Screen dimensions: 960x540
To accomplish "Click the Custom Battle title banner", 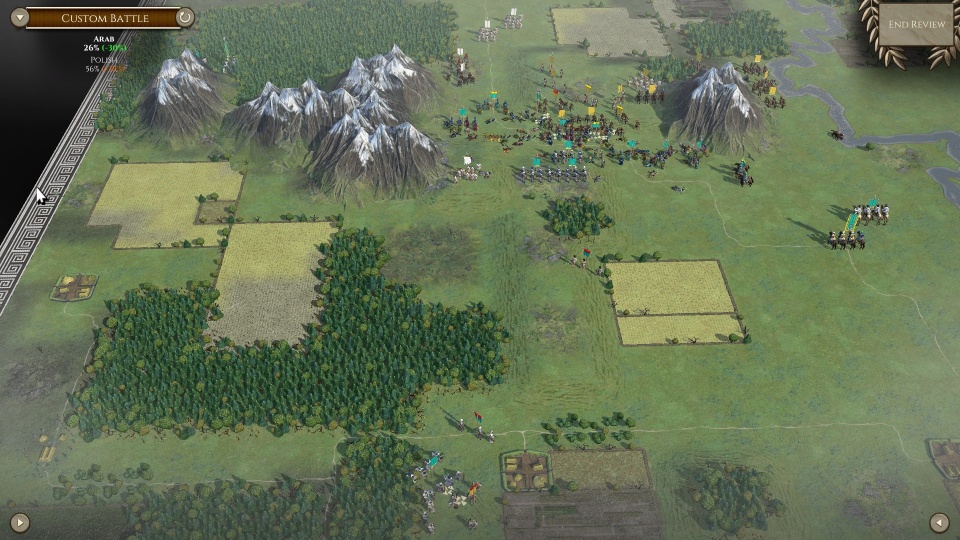I will tap(104, 18).
